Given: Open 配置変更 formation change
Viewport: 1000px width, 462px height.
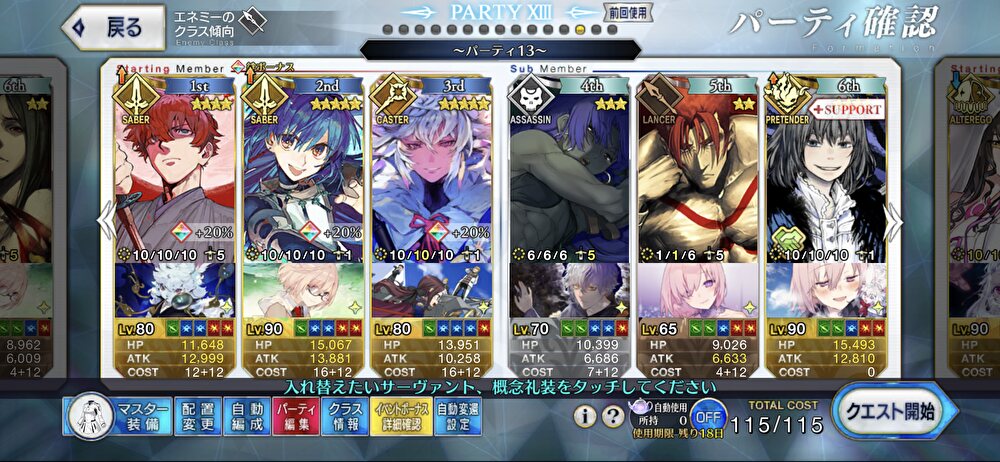Looking at the screenshot, I should click(x=197, y=416).
